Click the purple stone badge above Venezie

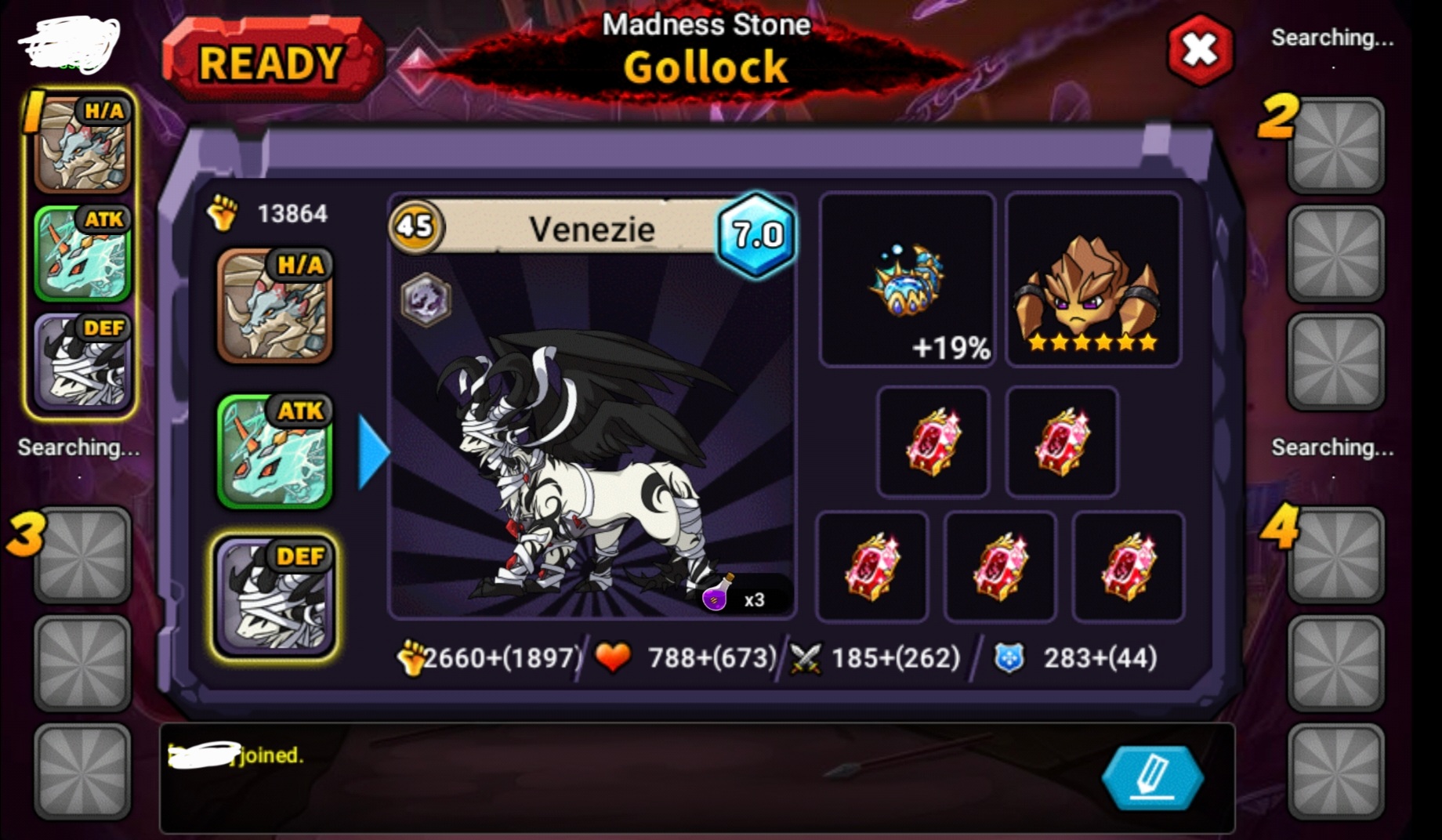426,299
